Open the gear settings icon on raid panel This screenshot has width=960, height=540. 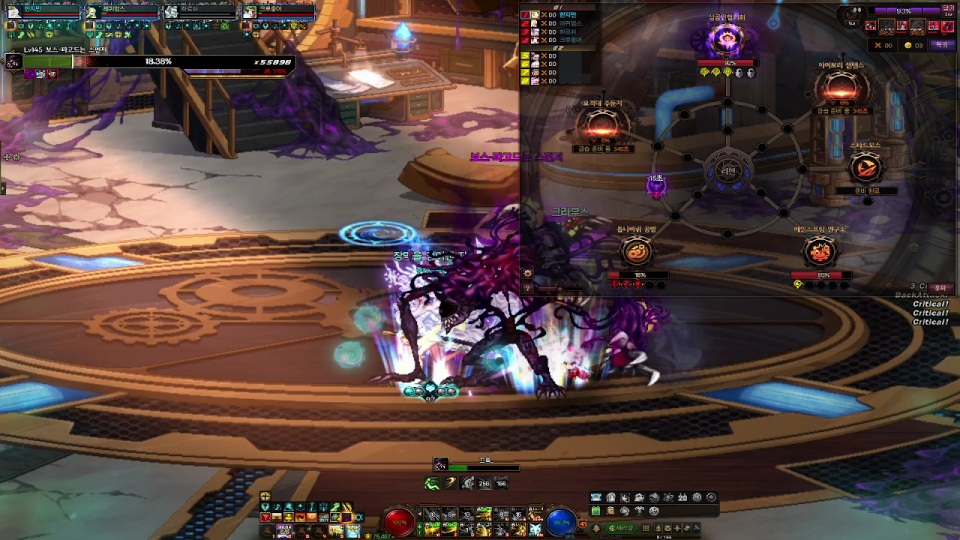click(x=527, y=272)
